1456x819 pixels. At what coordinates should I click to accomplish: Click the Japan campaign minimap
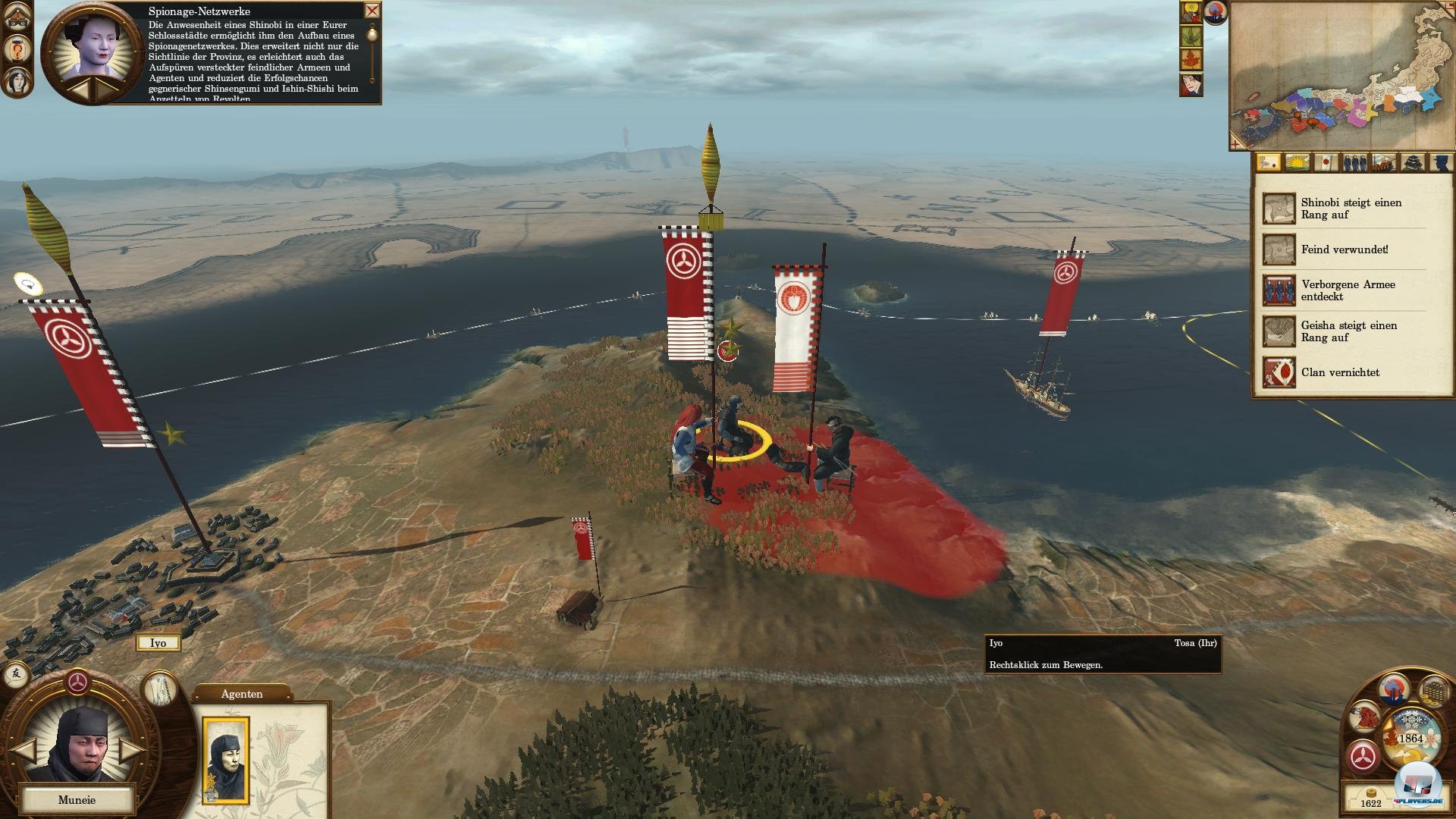click(1342, 74)
